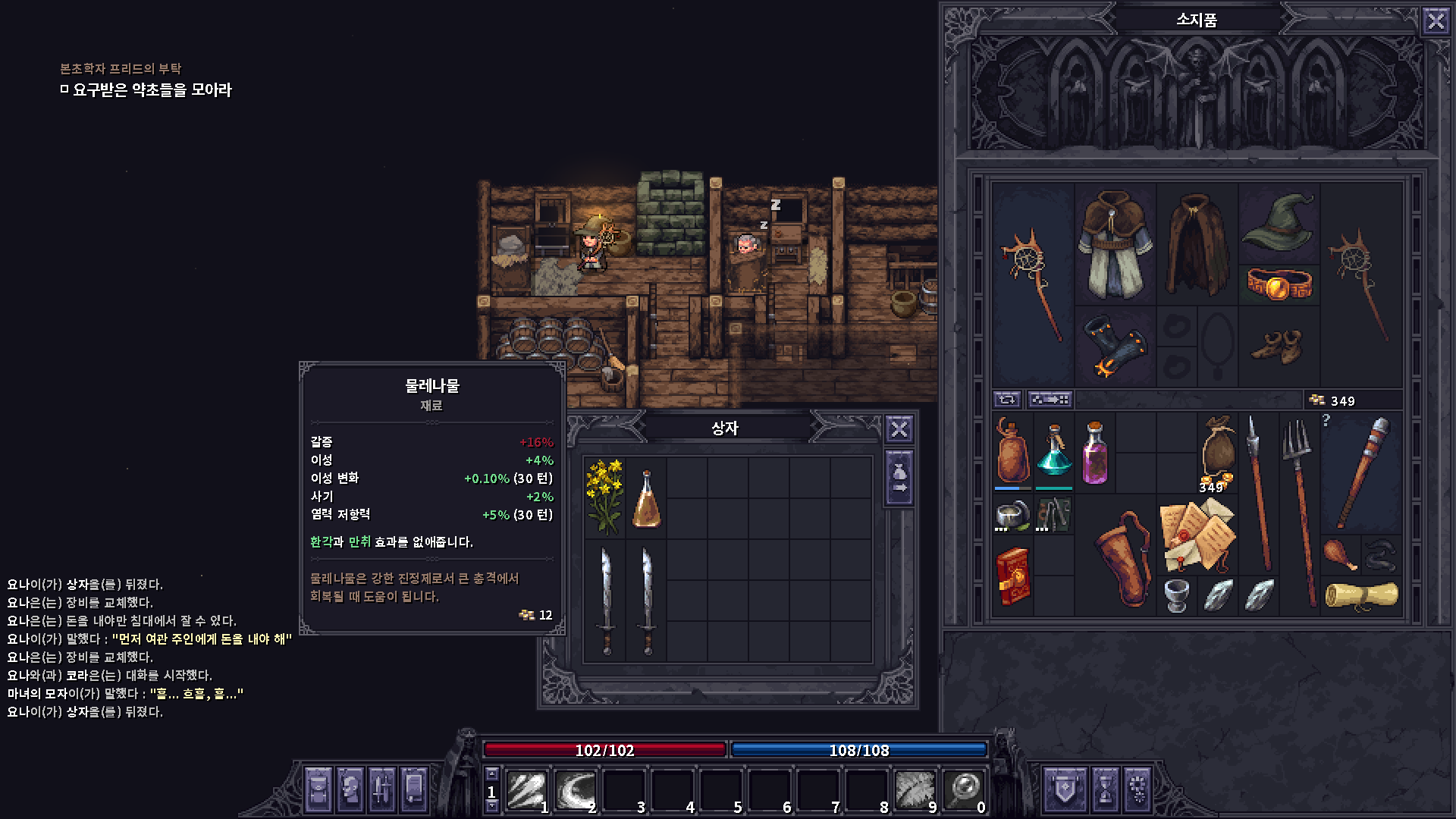1456x819 pixels.
Task: Activate the magnifying glass hotbar slot
Action: coord(963,790)
